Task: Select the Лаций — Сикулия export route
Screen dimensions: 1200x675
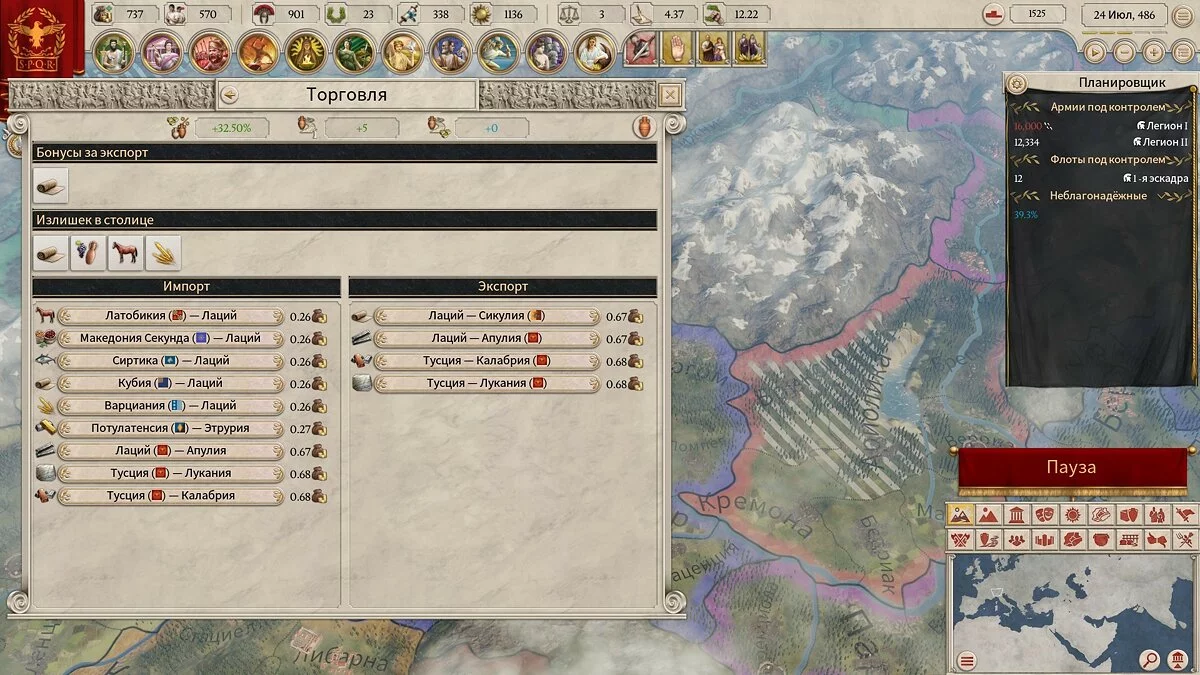Action: [x=486, y=316]
